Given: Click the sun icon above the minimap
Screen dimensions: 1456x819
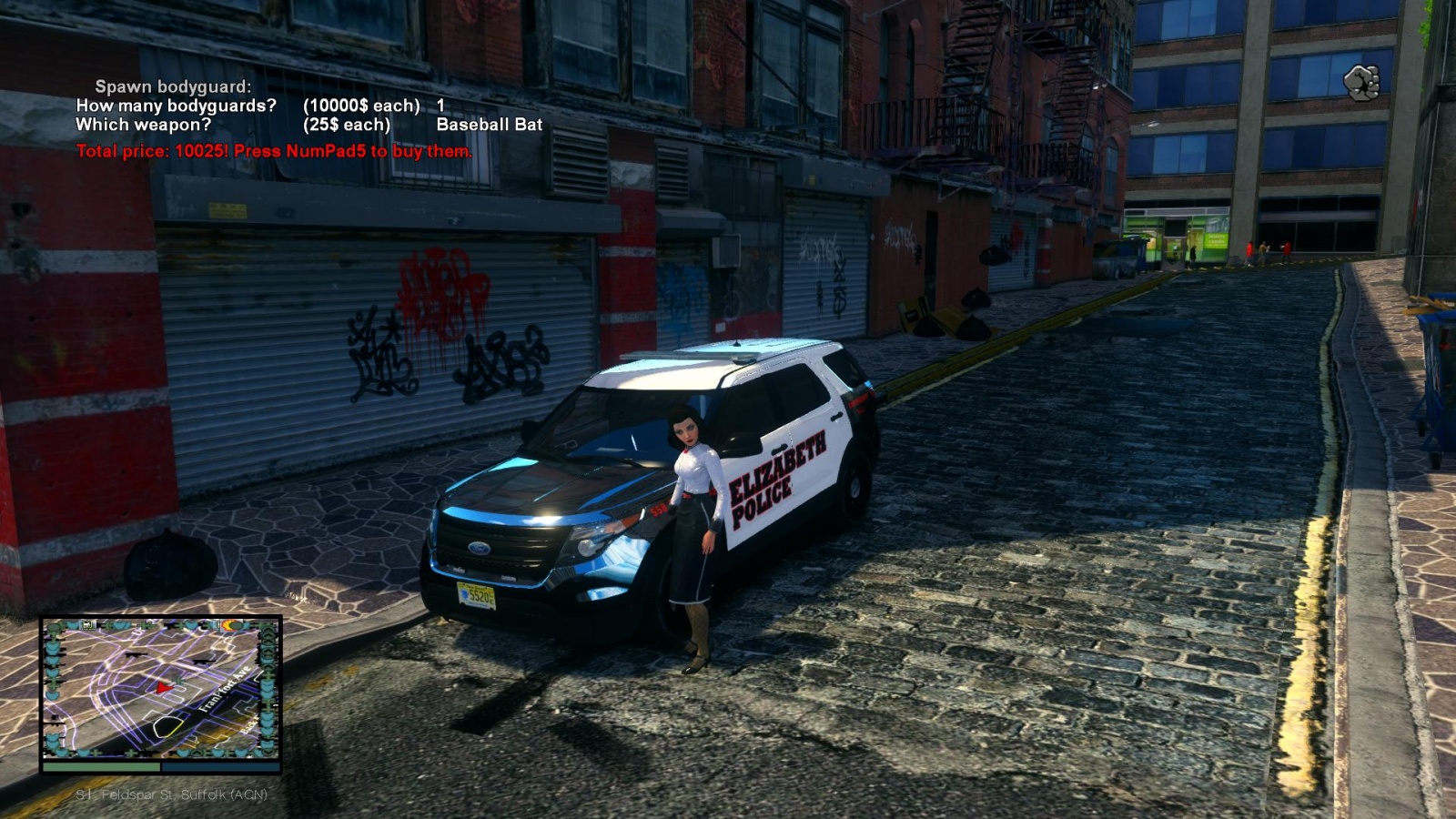Looking at the screenshot, I should (x=229, y=625).
